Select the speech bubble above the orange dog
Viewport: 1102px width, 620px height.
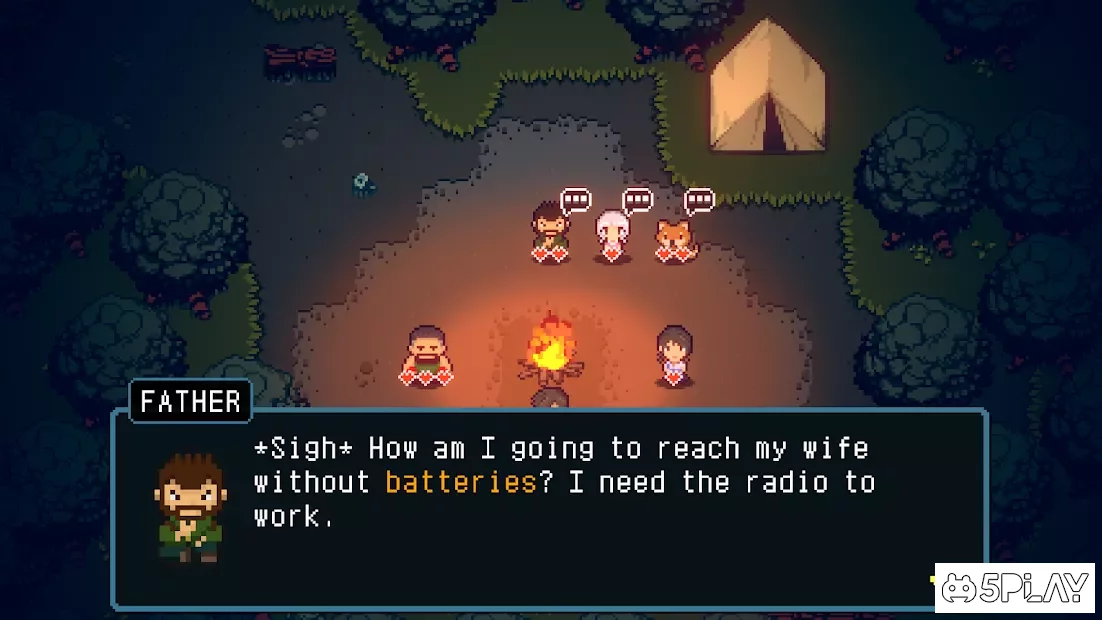(699, 202)
